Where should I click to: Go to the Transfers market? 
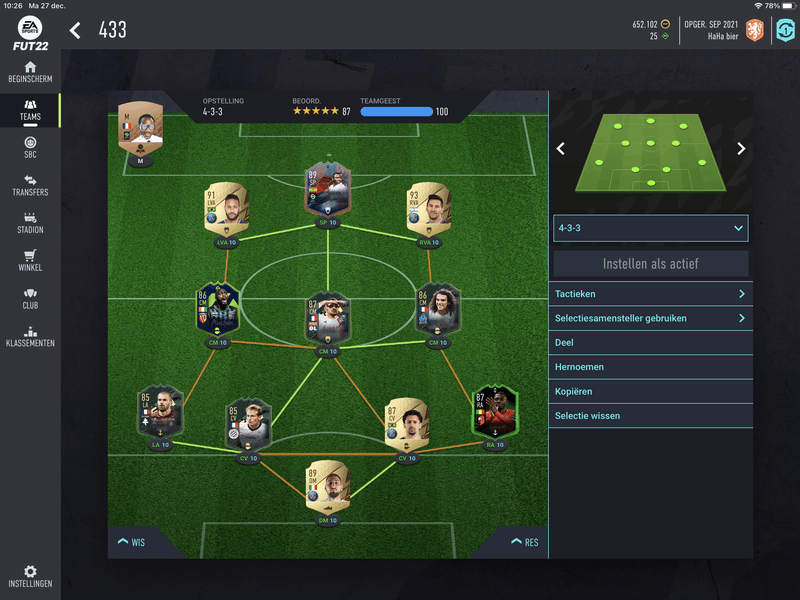coord(30,186)
